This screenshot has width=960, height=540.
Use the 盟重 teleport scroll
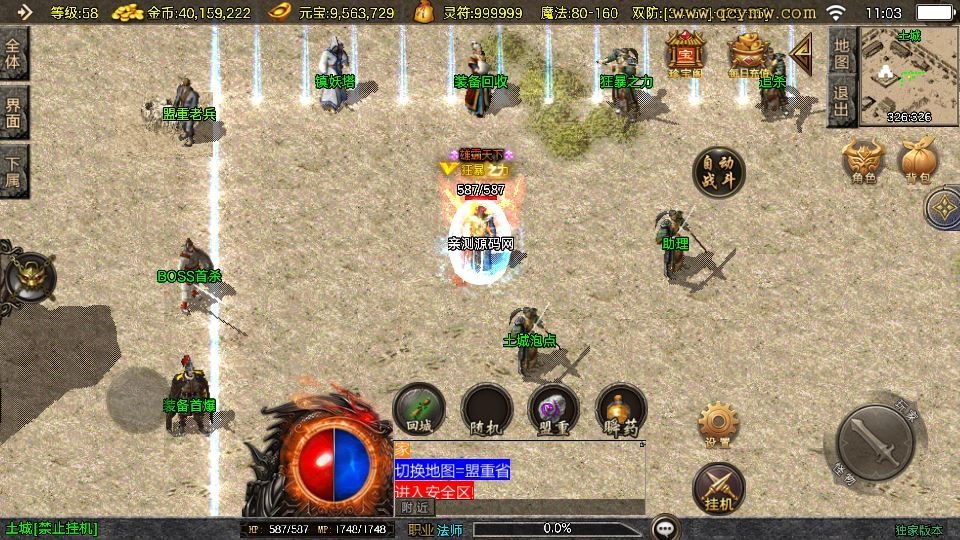[x=553, y=410]
